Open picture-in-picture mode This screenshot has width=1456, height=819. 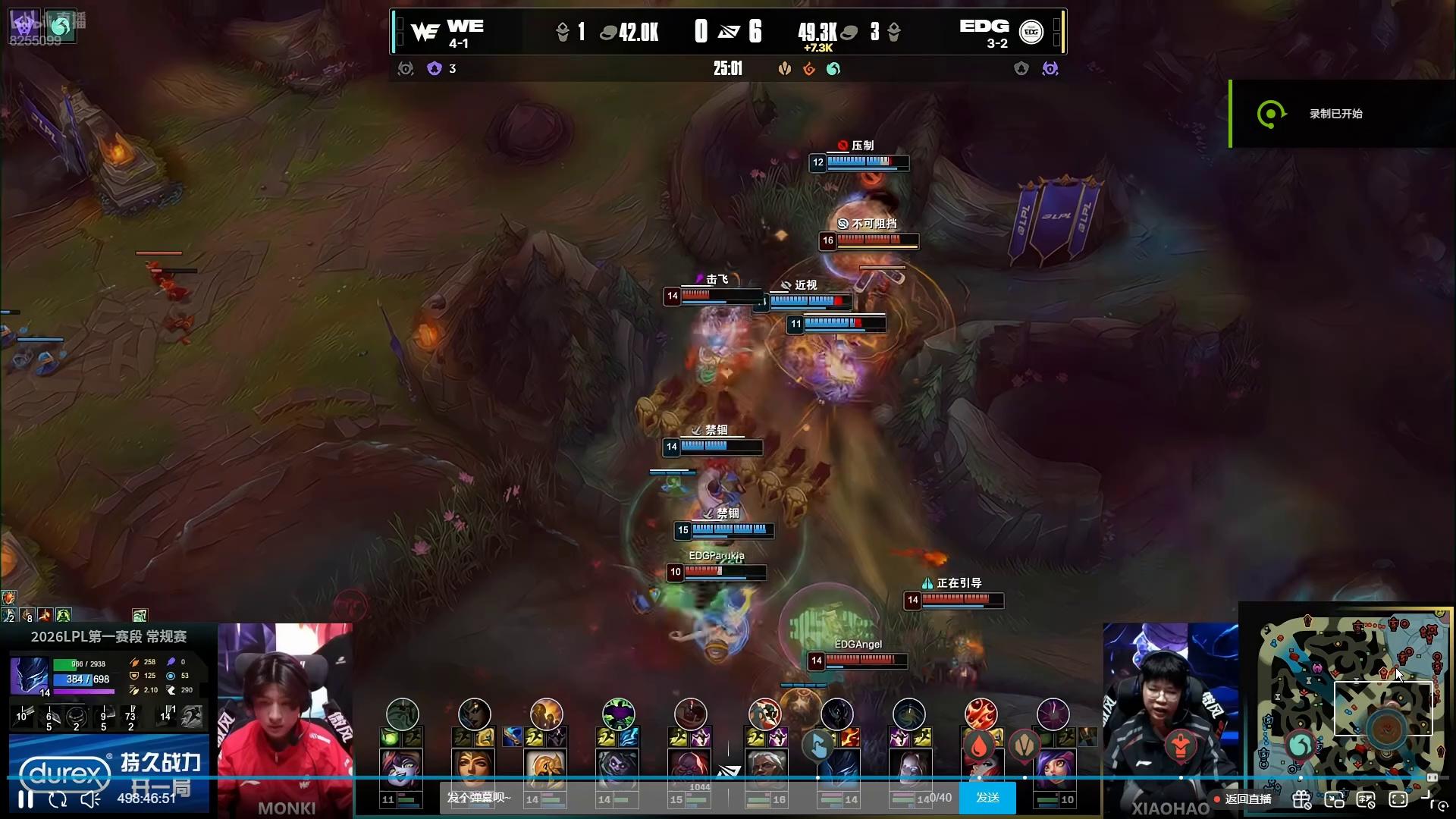pyautogui.click(x=1334, y=799)
